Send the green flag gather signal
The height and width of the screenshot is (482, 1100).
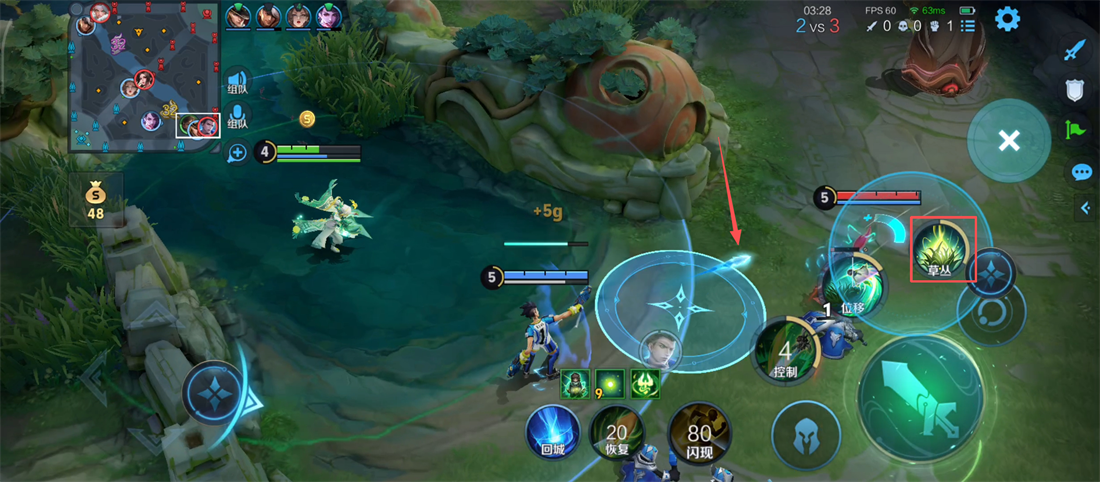[x=1075, y=130]
